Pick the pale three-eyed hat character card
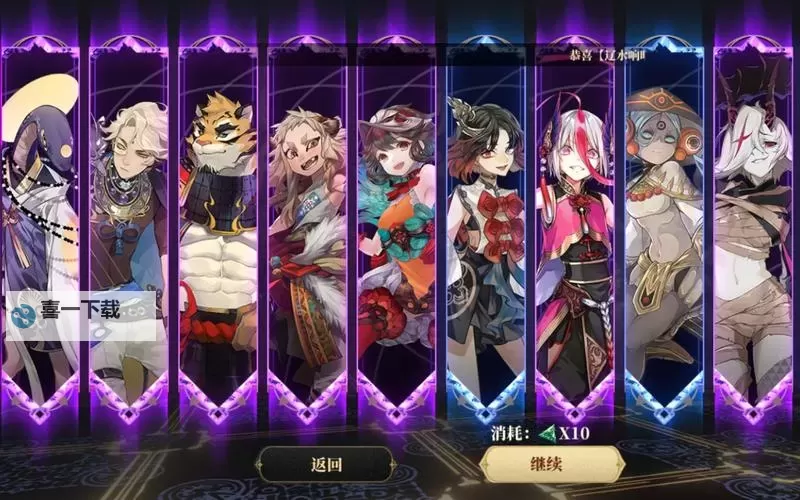The height and width of the screenshot is (500, 800). 663,230
